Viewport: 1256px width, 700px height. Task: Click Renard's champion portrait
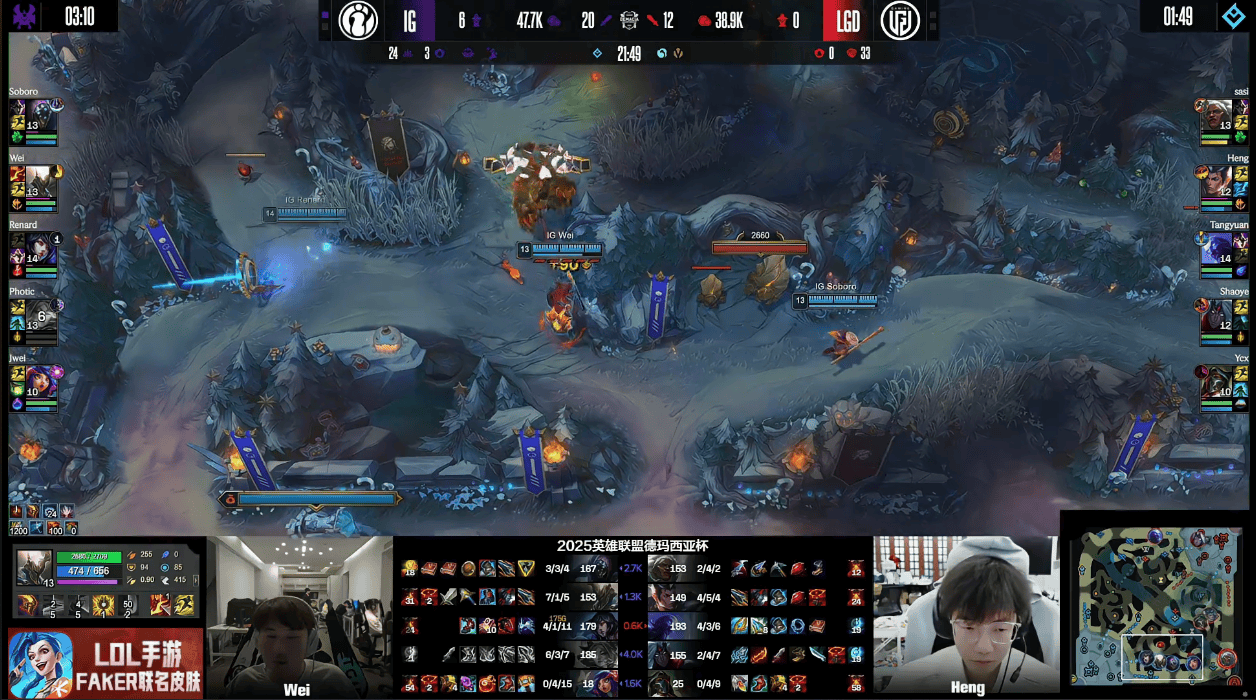point(41,247)
